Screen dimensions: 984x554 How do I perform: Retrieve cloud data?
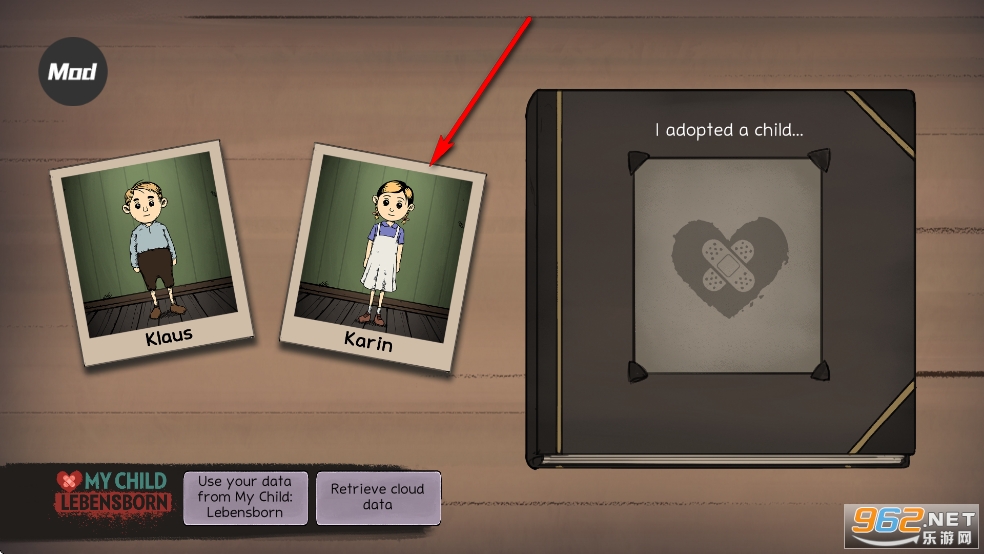tap(378, 497)
